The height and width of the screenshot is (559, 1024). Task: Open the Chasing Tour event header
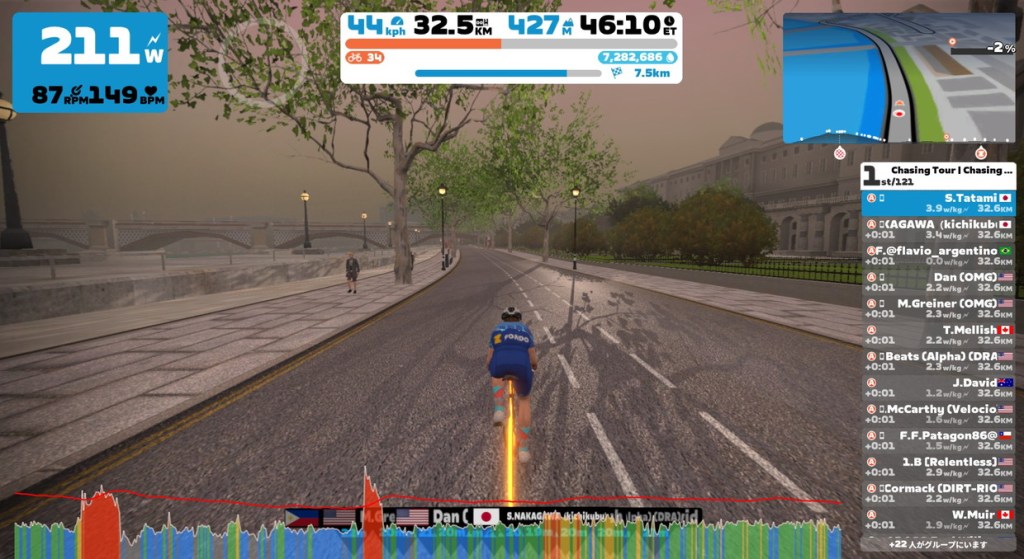[938, 175]
